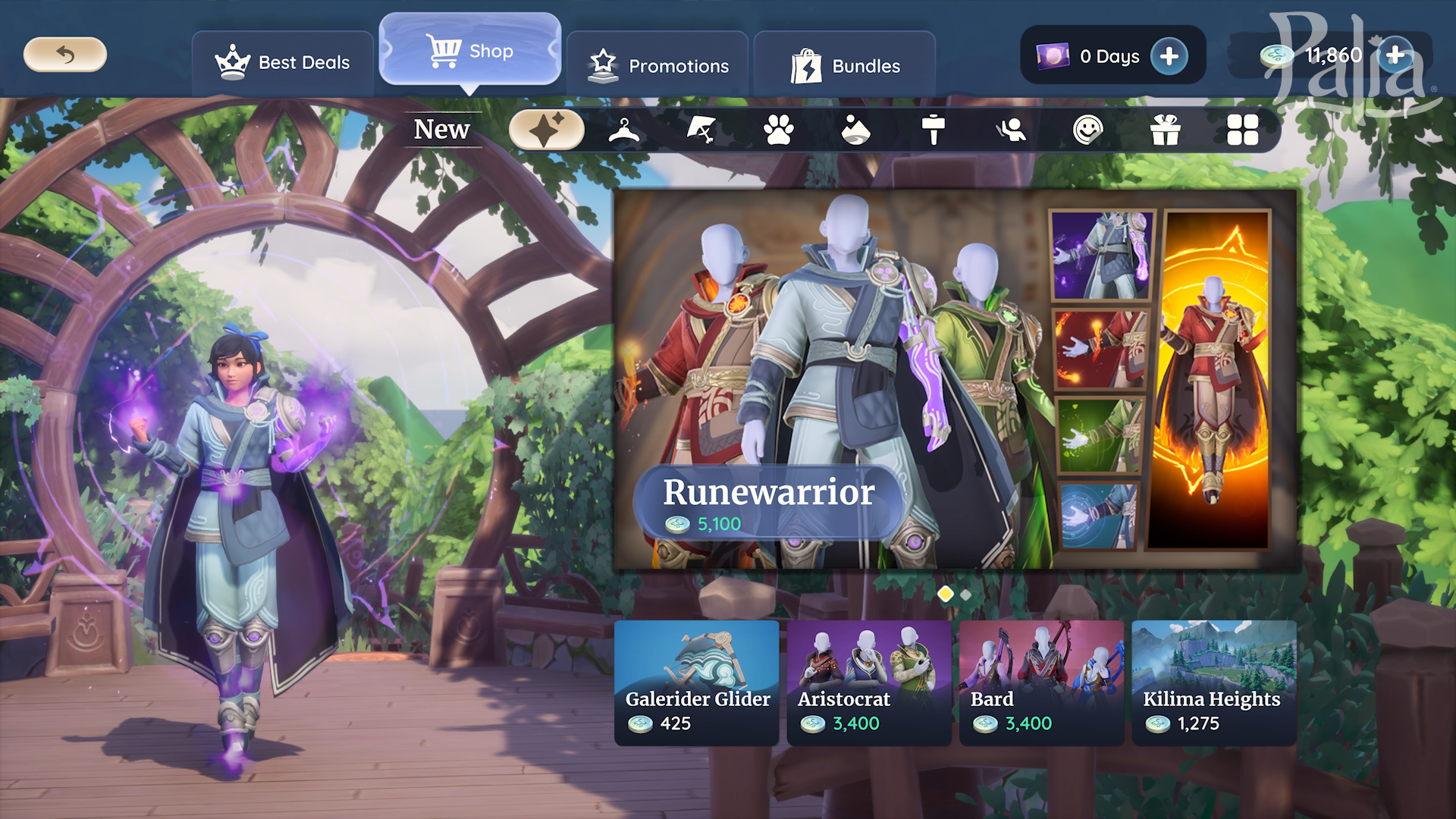The image size is (1456, 819).
Task: Pick the Bard outfit tile
Action: tap(1041, 682)
